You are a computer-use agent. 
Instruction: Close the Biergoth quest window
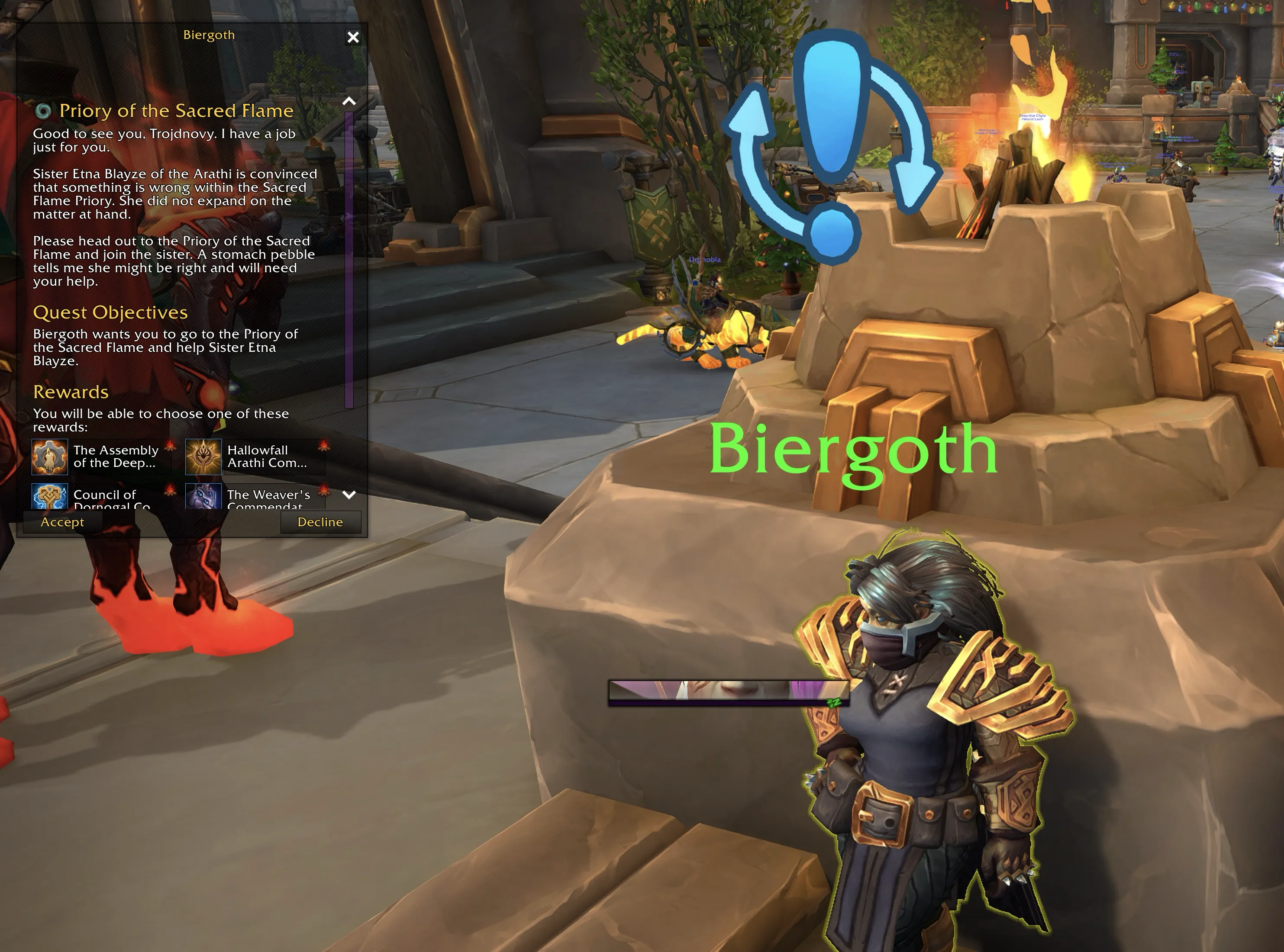coord(353,38)
